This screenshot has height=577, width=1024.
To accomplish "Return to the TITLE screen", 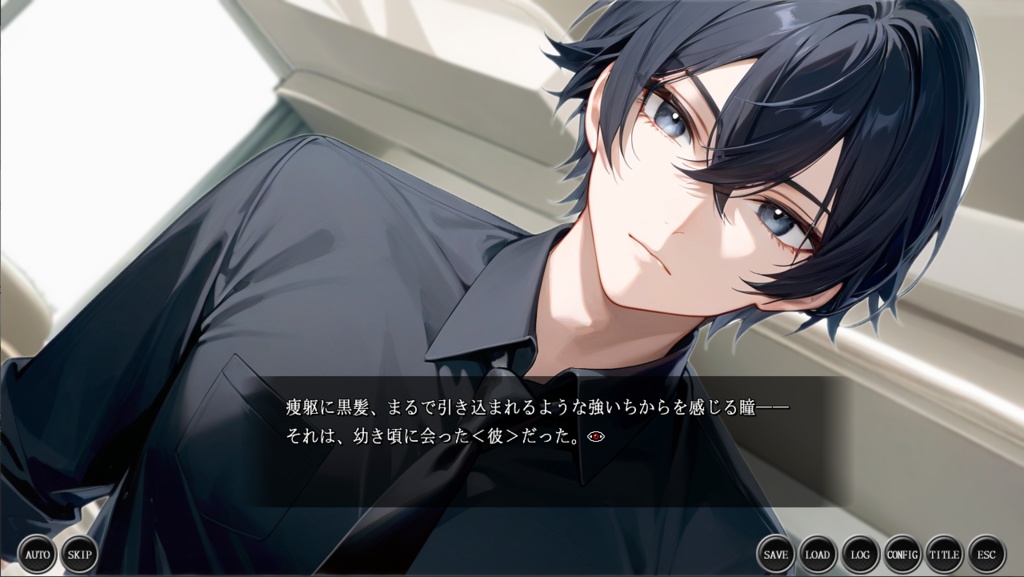I will tap(944, 554).
